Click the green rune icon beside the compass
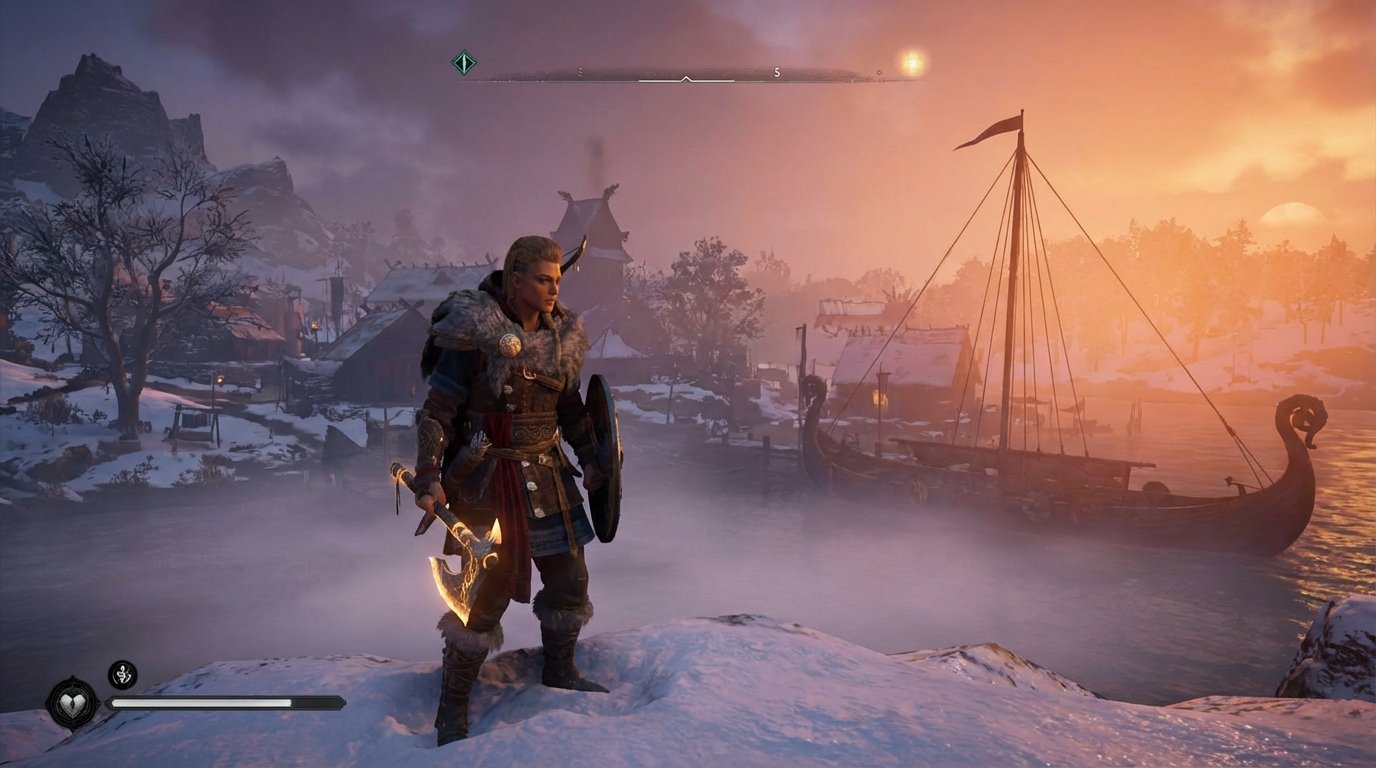 (x=463, y=63)
